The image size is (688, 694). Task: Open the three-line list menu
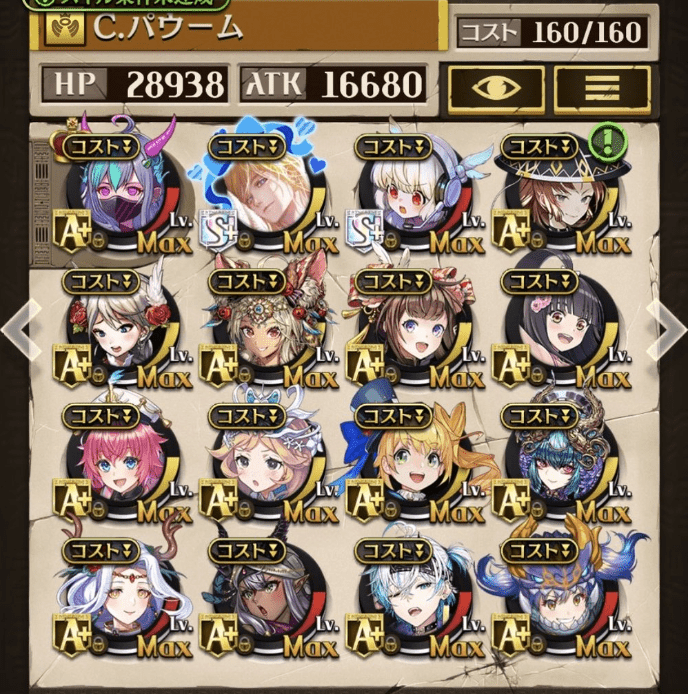click(602, 89)
